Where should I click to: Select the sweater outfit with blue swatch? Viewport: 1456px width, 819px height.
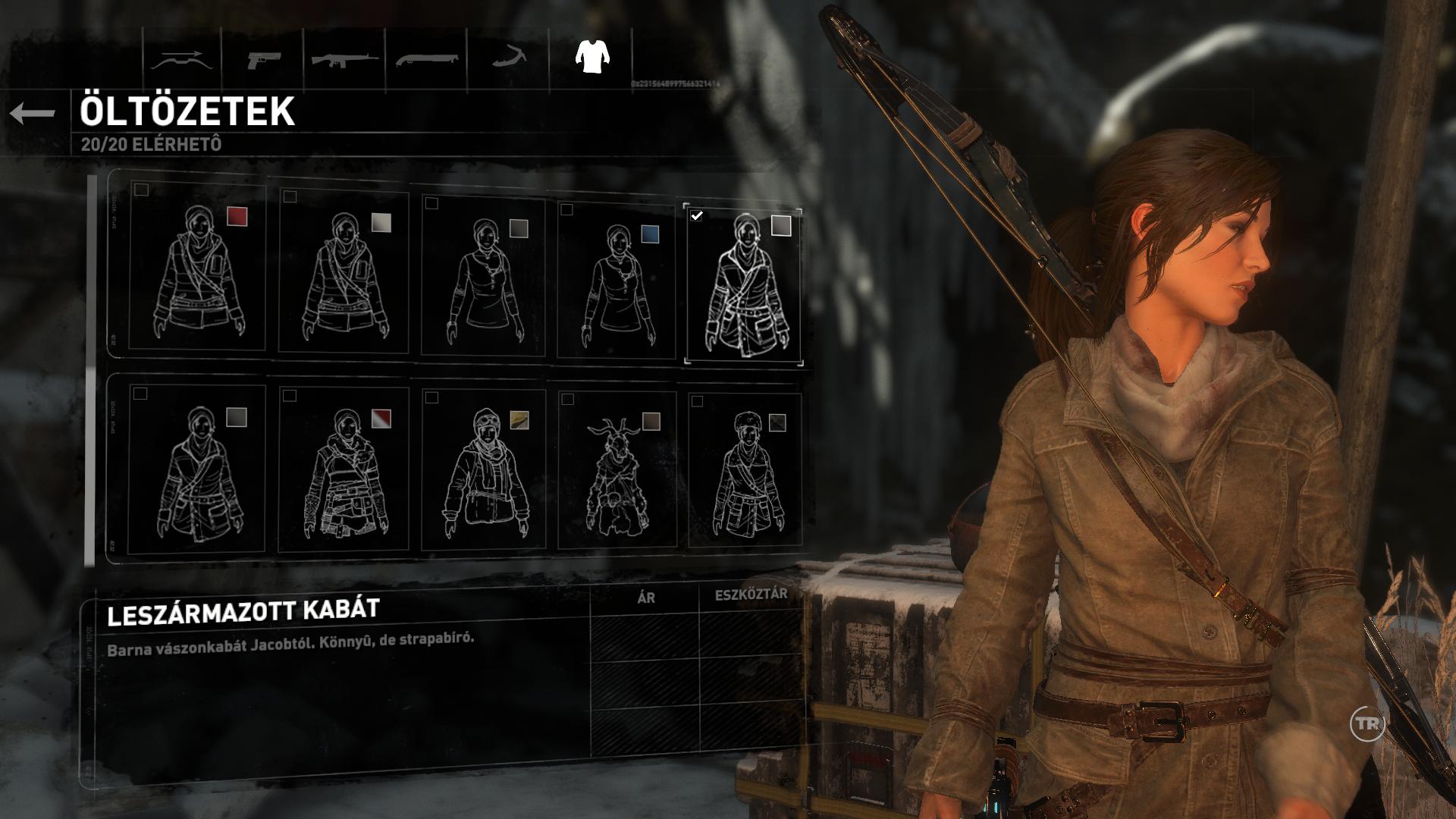point(616,279)
